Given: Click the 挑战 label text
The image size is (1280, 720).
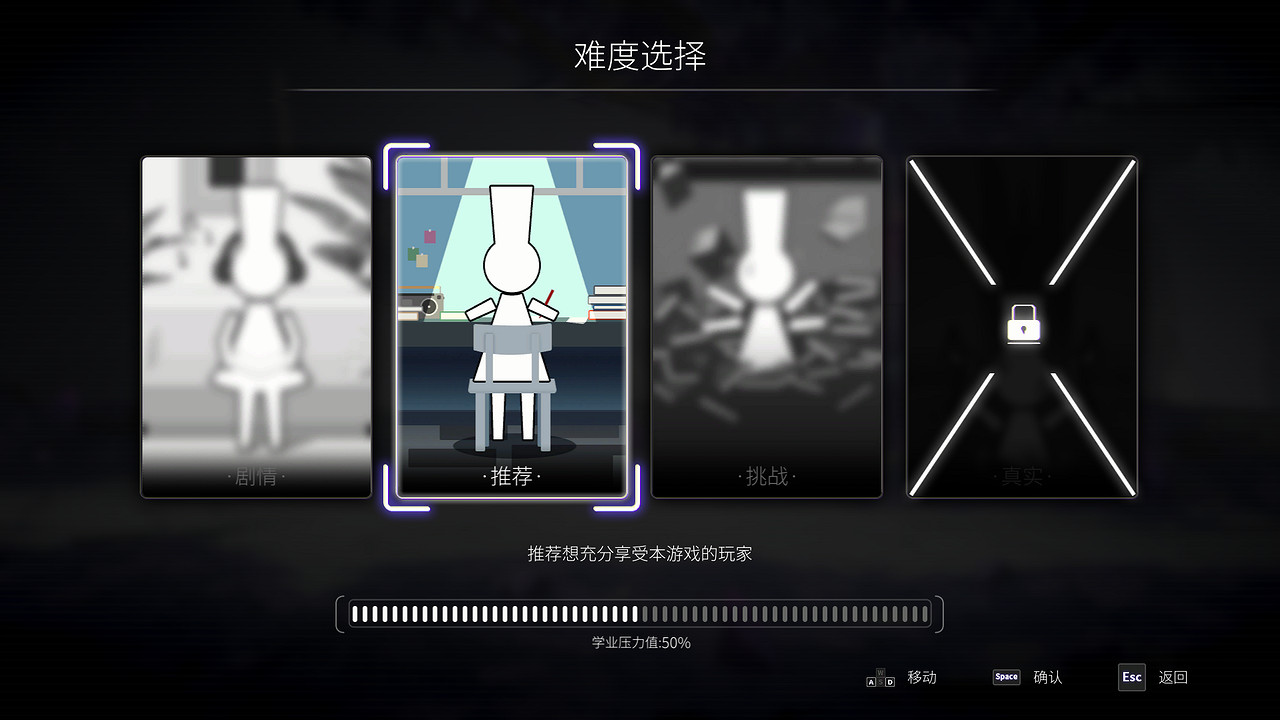Looking at the screenshot, I should click(x=766, y=477).
